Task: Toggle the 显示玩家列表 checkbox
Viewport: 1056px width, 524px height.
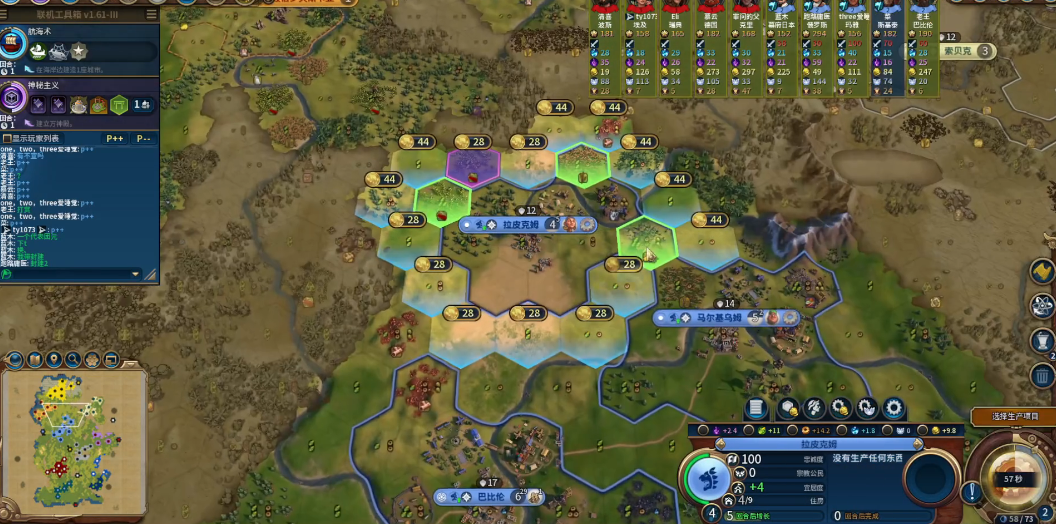Action: [5, 138]
